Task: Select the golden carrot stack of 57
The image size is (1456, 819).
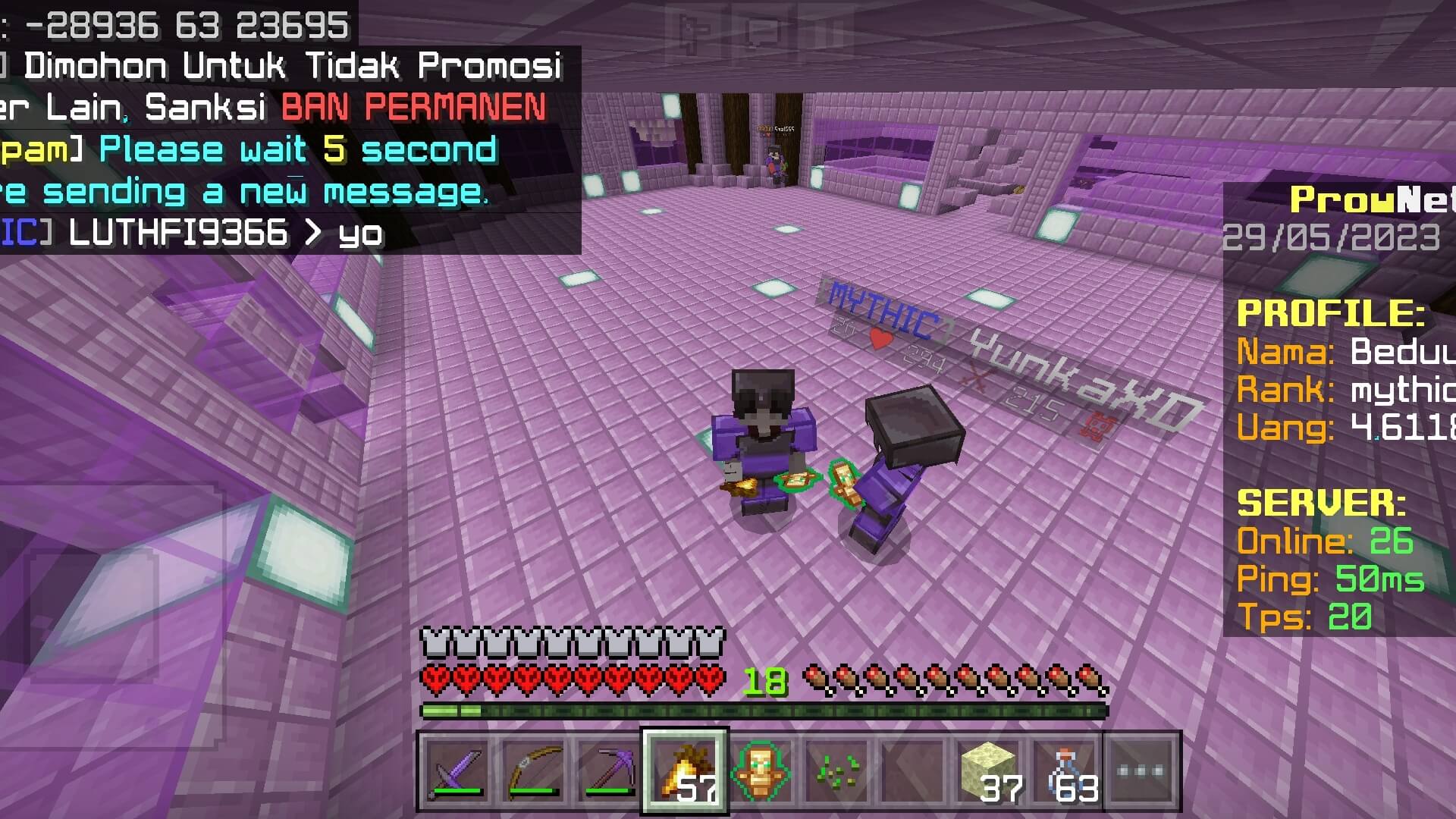Action: [x=685, y=771]
